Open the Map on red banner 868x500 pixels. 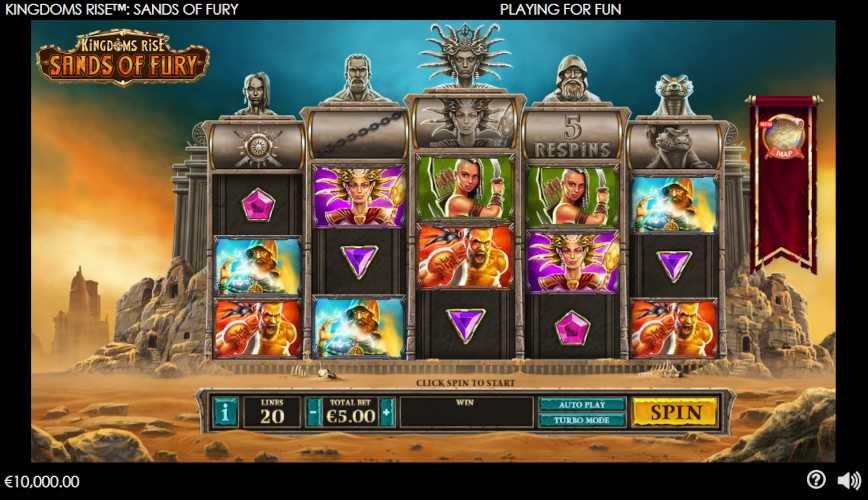pos(783,139)
